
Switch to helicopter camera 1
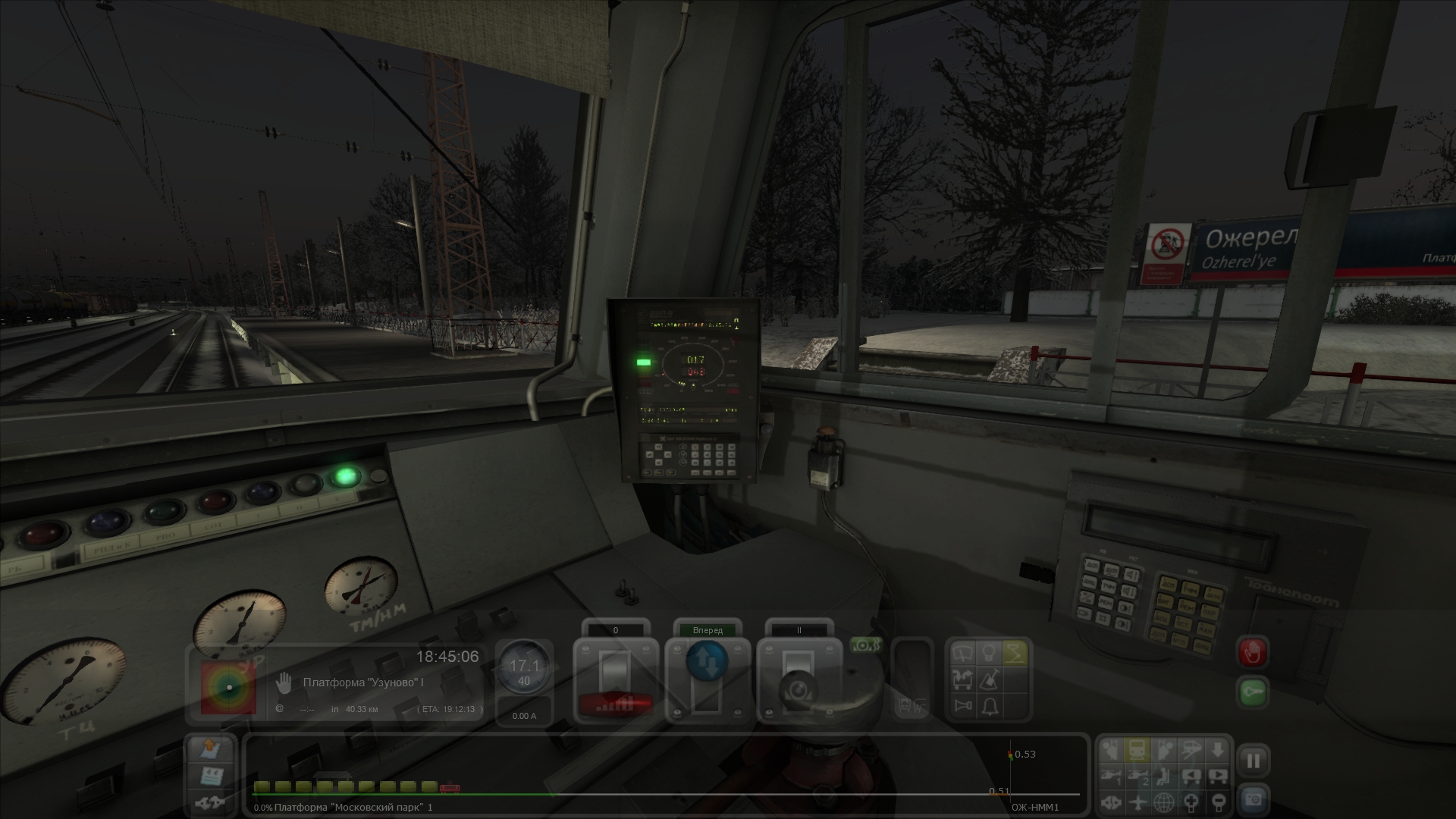coord(1112,777)
